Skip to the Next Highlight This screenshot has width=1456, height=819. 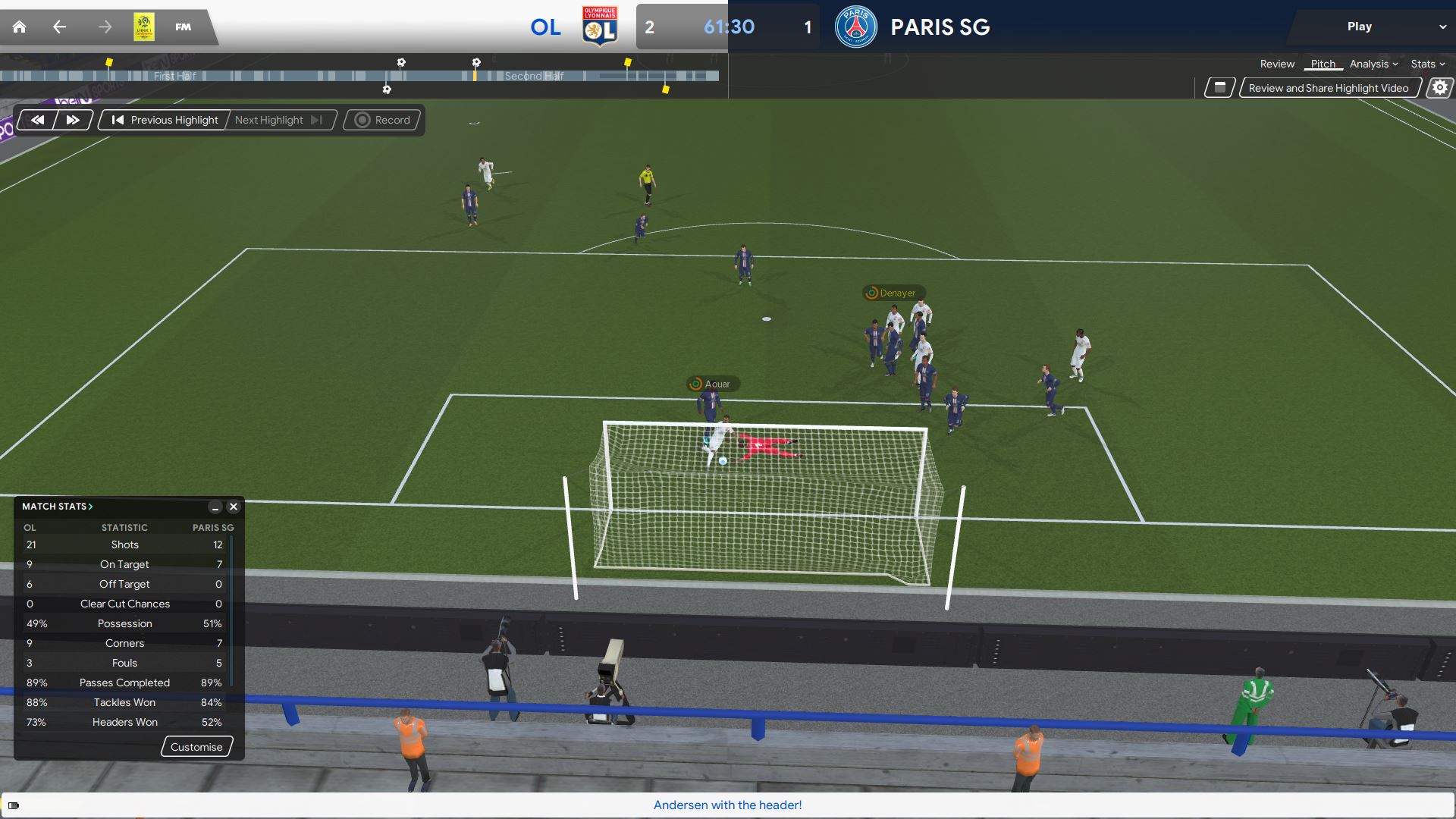point(278,120)
